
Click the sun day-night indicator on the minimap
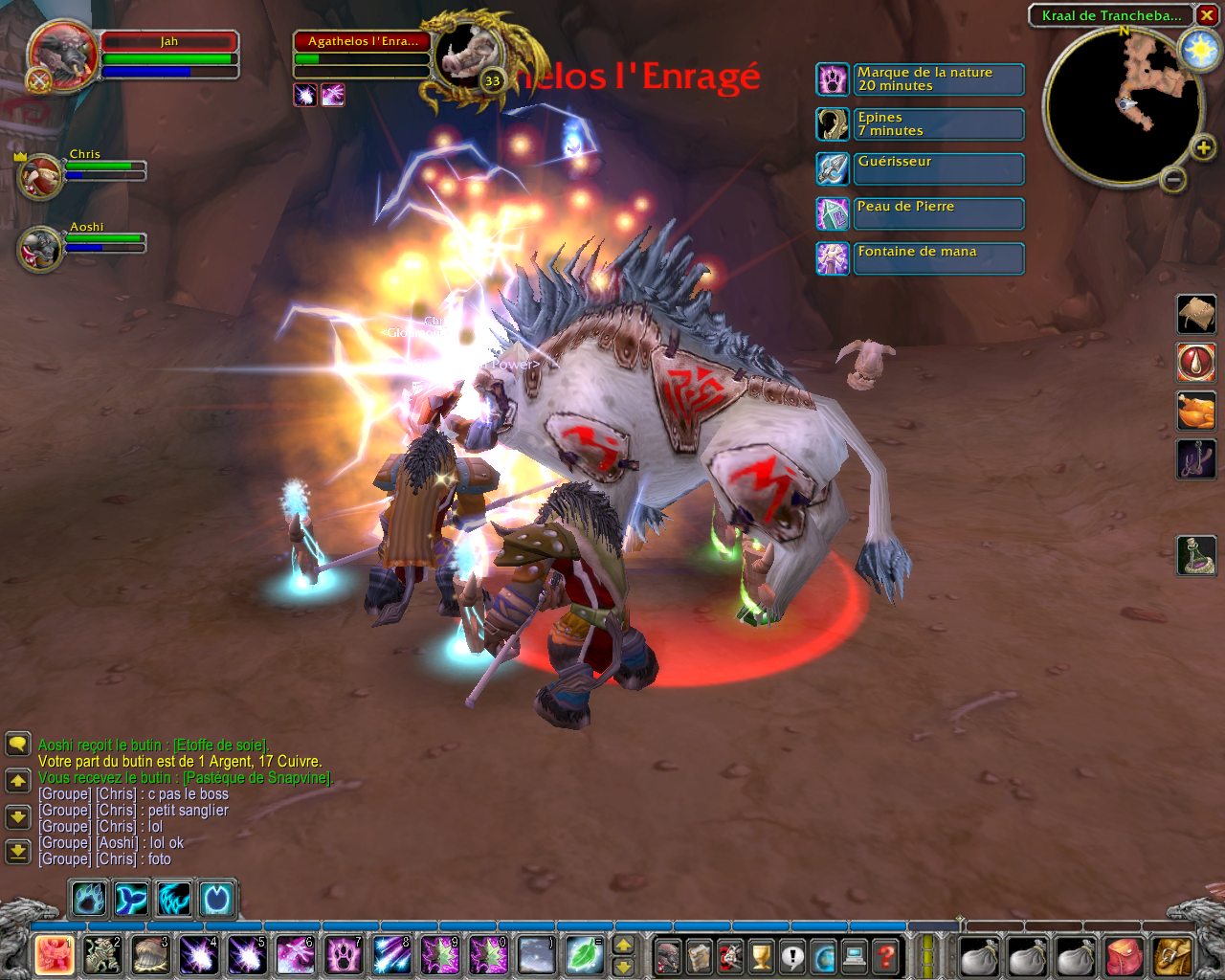[x=1198, y=50]
